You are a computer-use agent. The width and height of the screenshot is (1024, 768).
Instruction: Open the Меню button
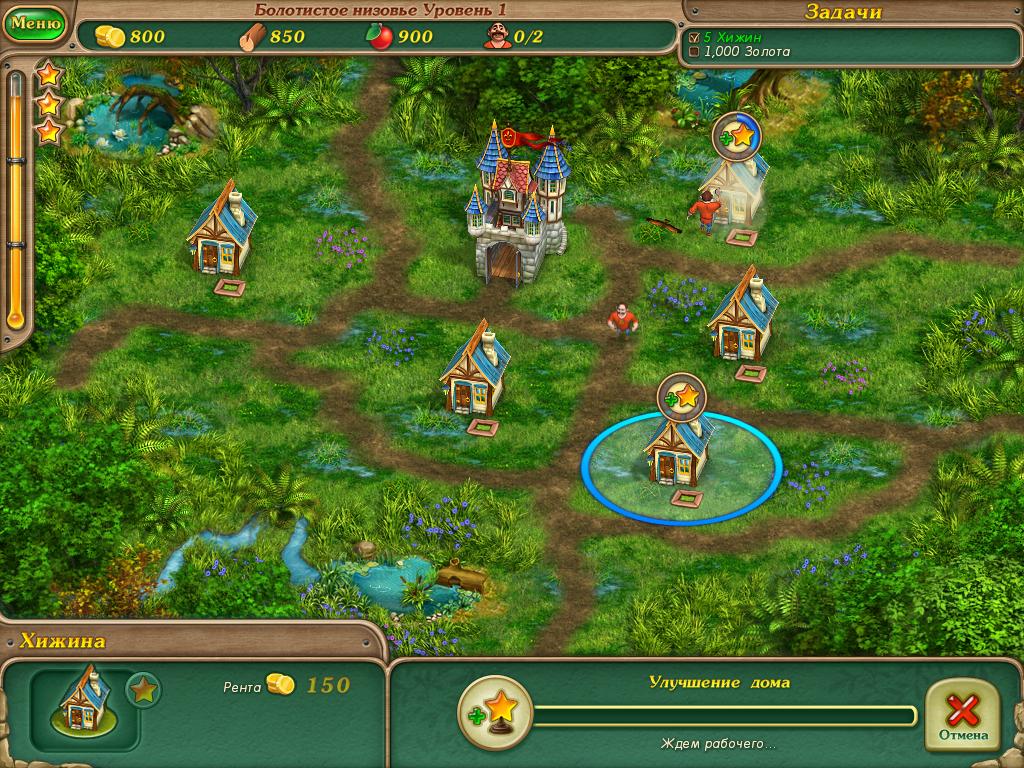click(x=35, y=22)
